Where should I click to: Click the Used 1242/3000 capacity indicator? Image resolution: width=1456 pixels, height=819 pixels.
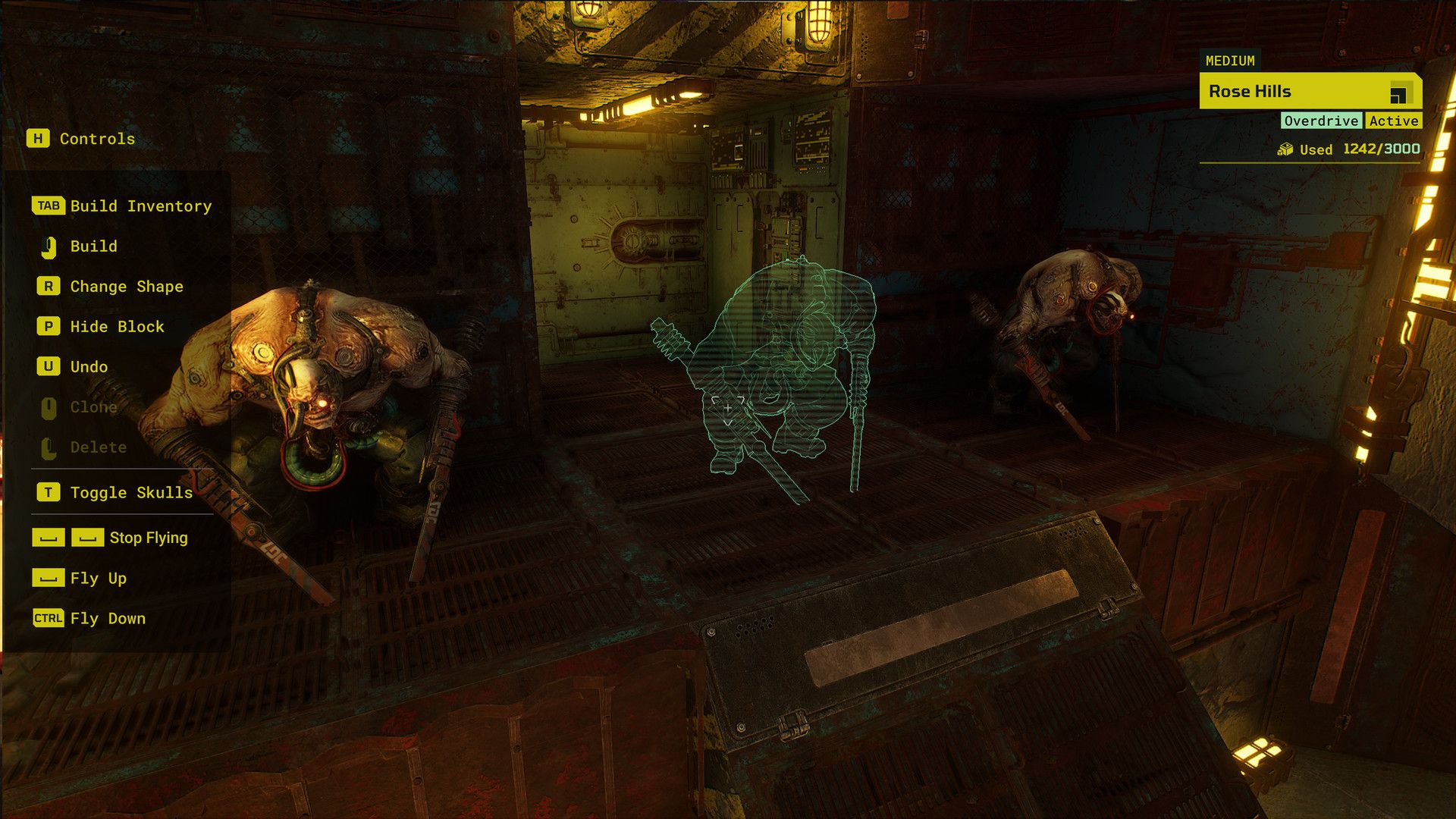[1357, 149]
